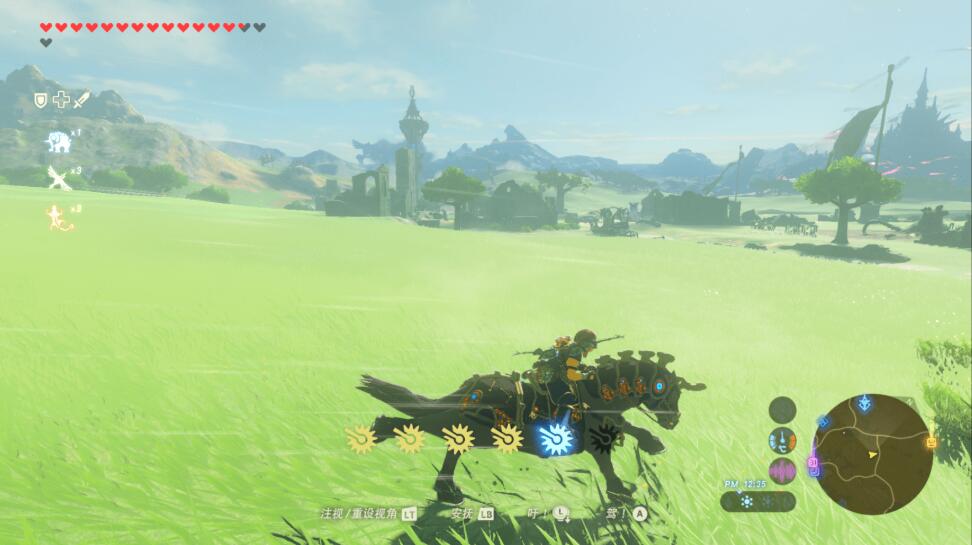Click the pink noise level meter

(x=782, y=471)
